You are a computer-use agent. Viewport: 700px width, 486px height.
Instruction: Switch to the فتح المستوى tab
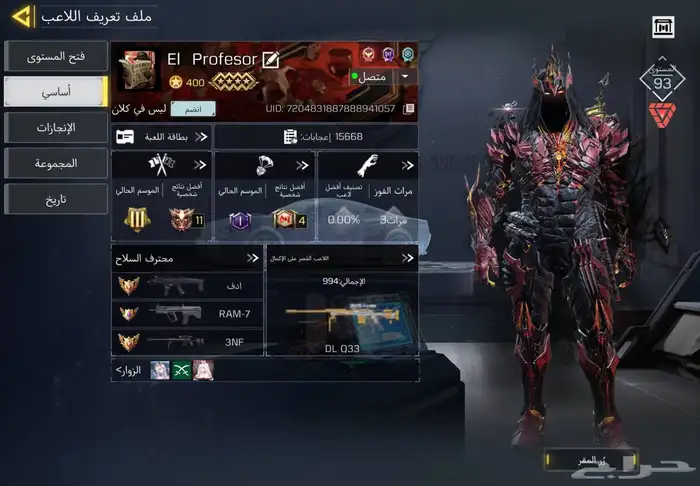click(x=55, y=55)
